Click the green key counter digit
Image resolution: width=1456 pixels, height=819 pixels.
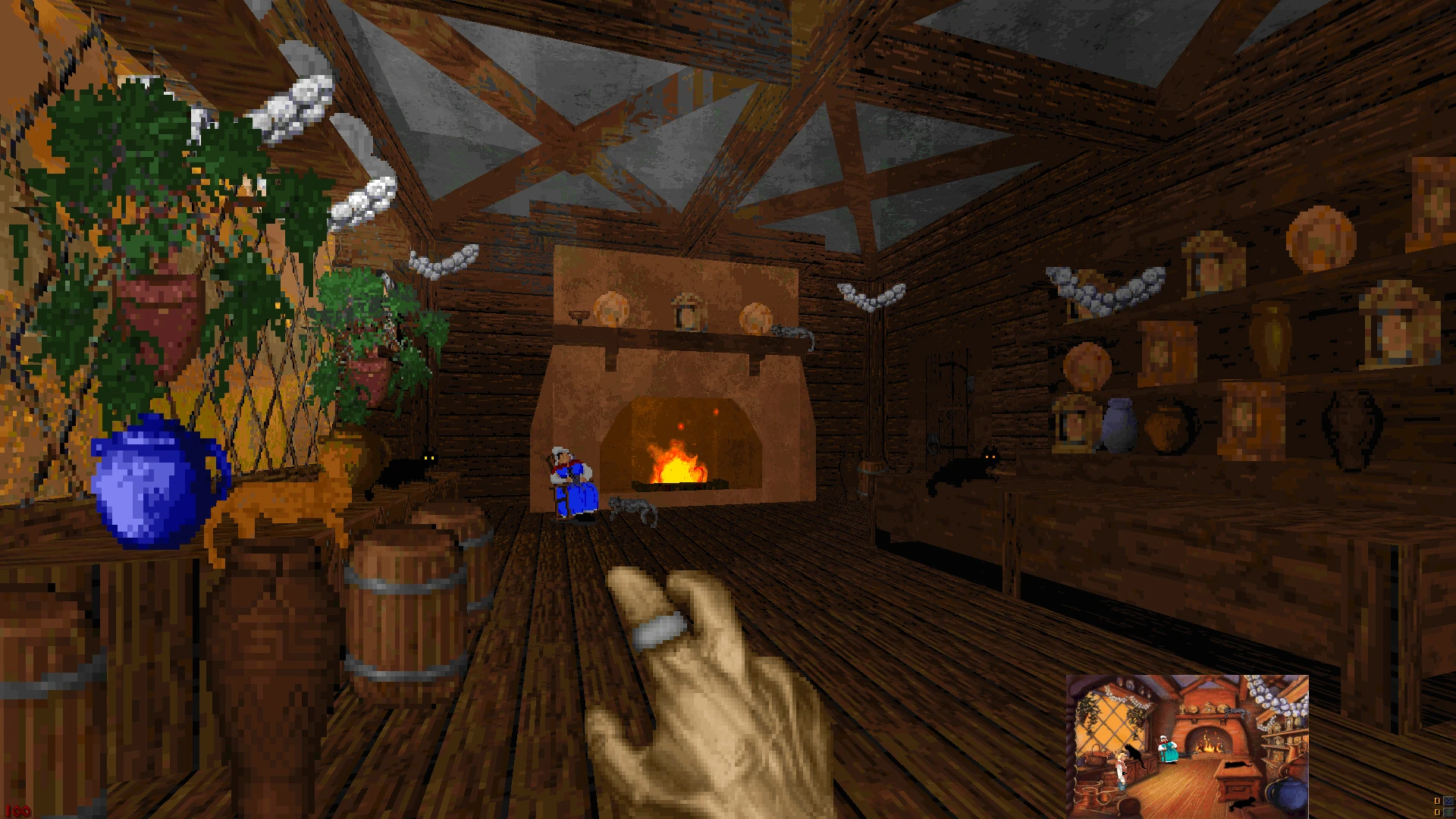[x=1437, y=812]
